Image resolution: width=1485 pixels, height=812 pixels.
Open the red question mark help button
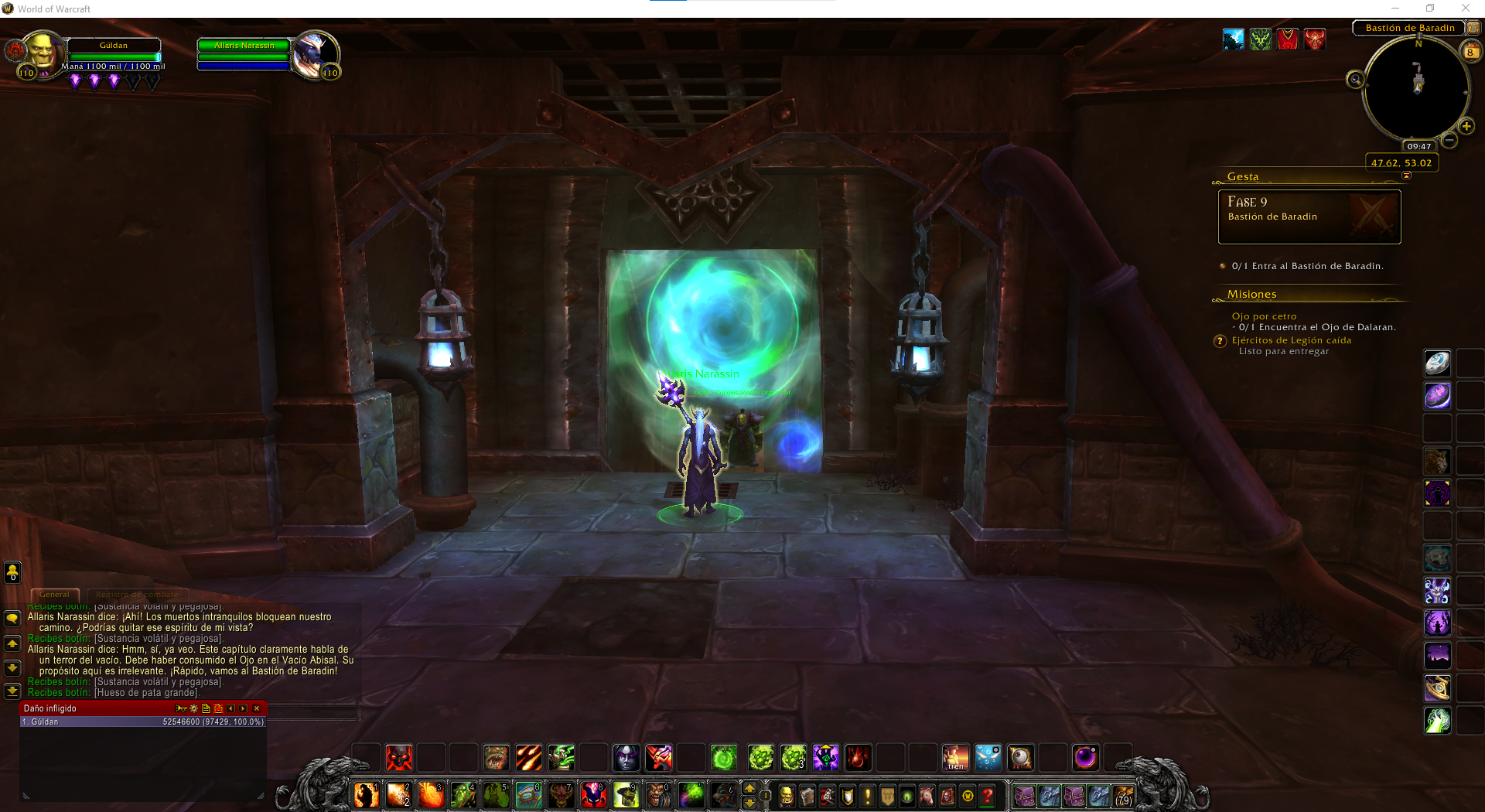tap(988, 796)
